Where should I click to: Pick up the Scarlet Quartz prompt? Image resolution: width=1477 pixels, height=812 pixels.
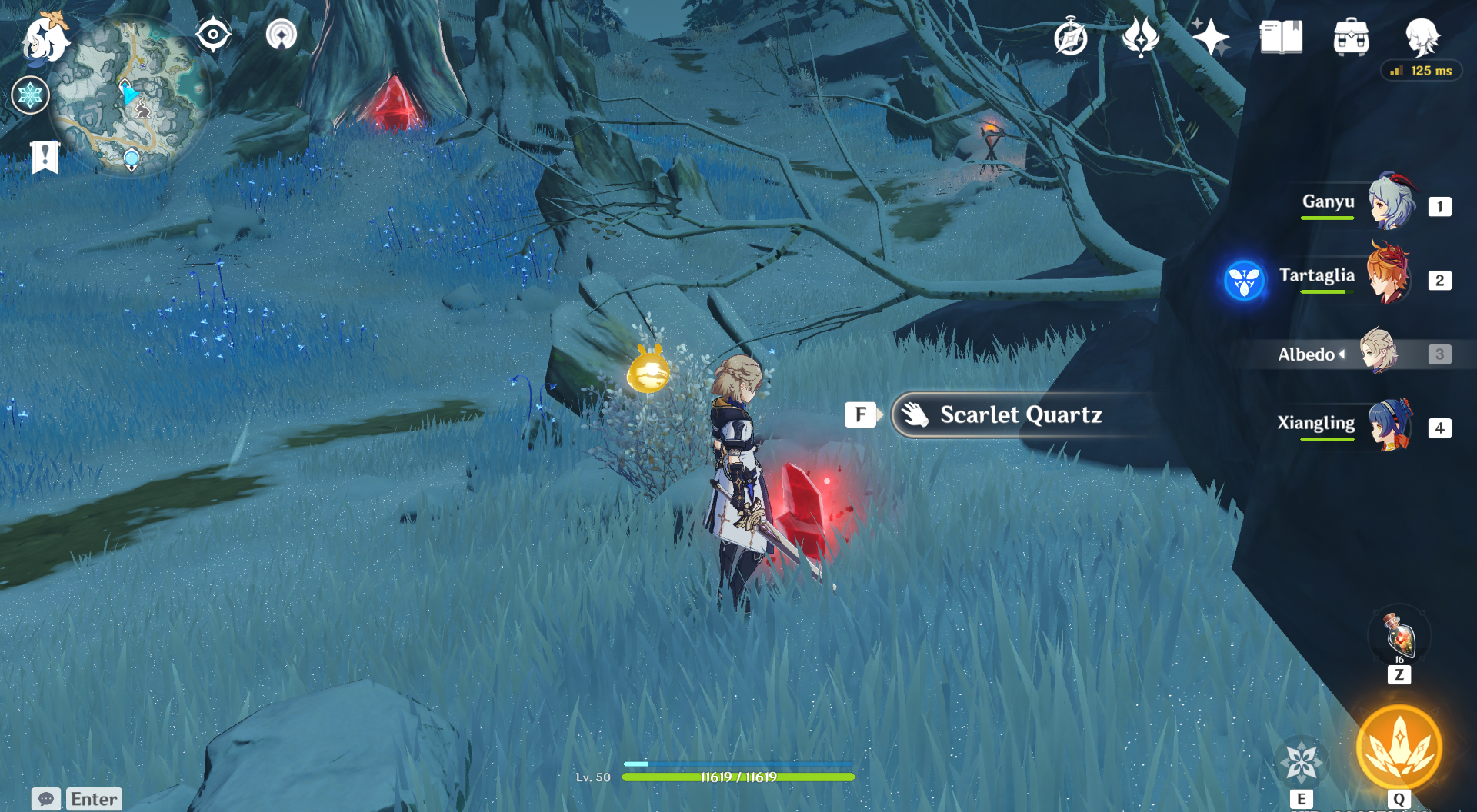[1019, 415]
